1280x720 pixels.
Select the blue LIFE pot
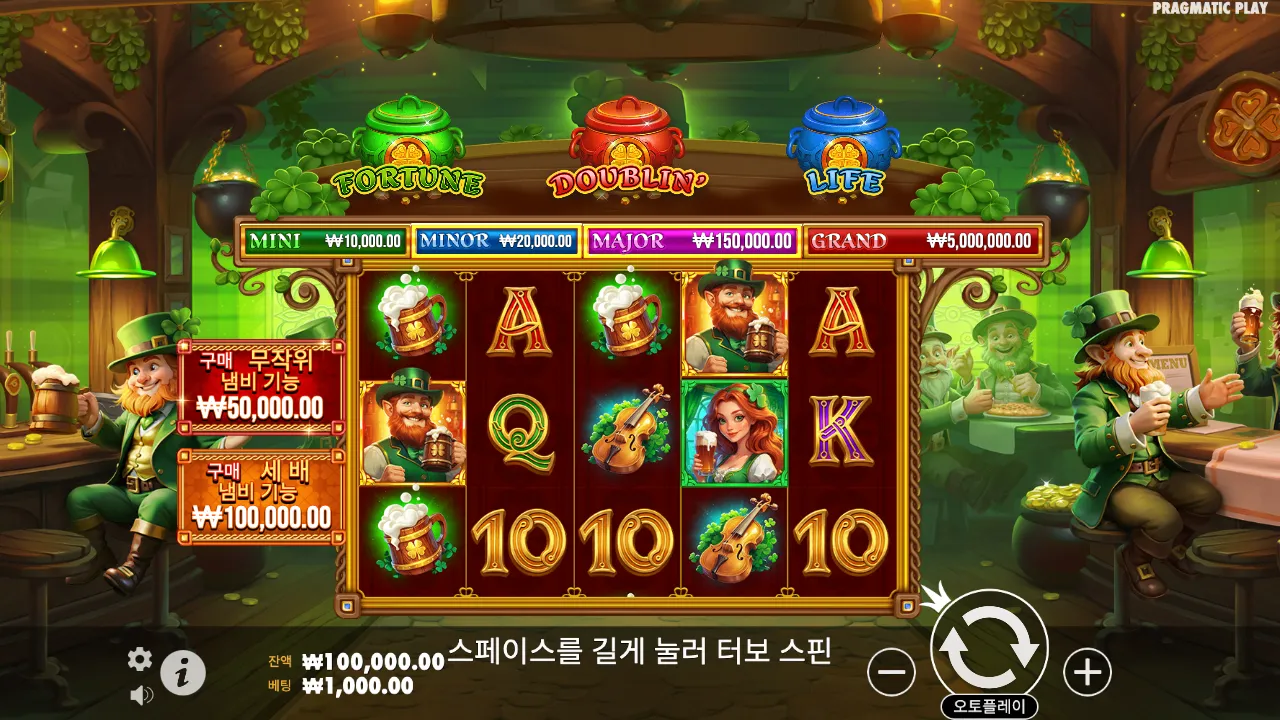coord(843,135)
